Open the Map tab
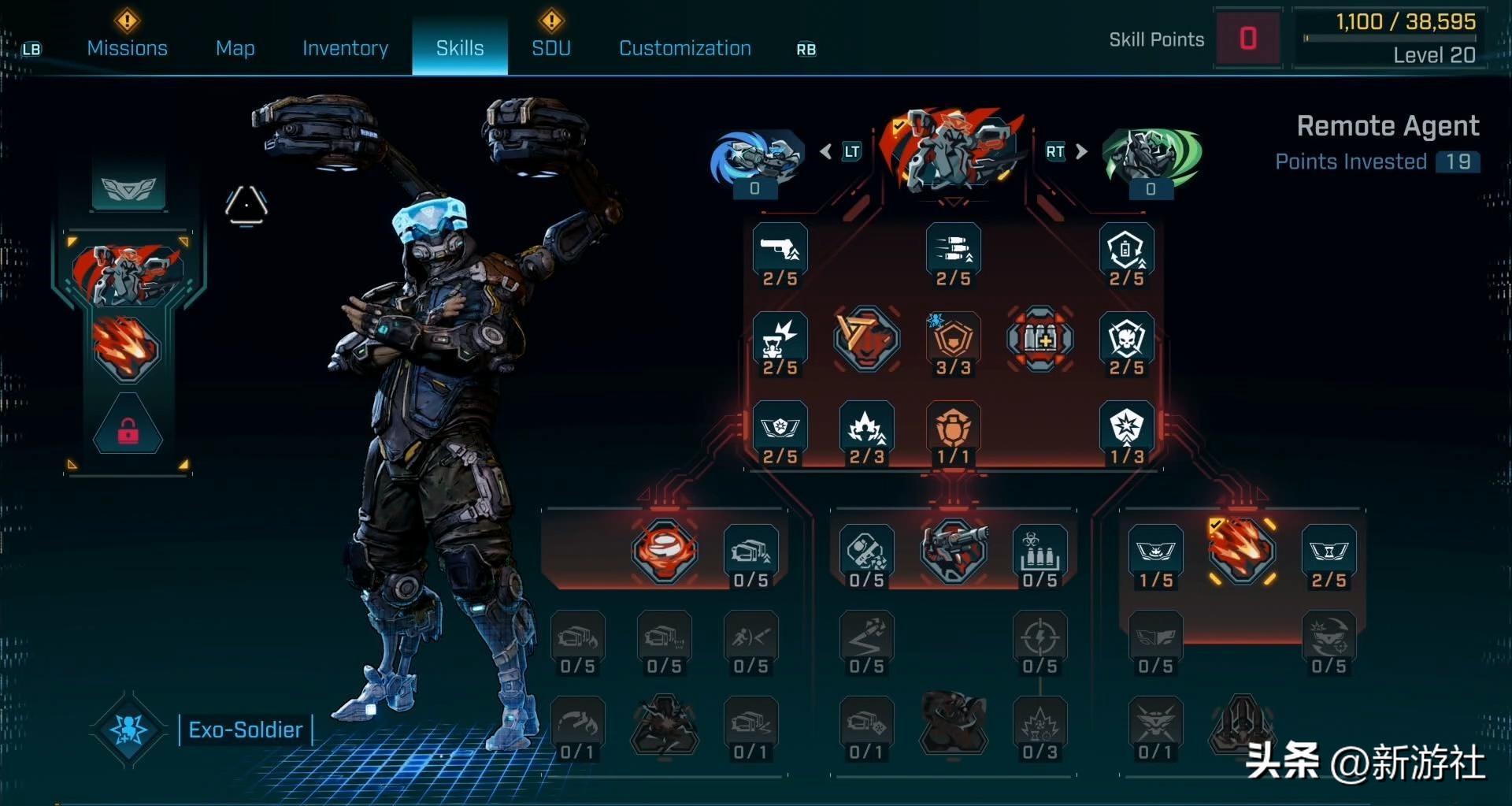Viewport: 1512px width, 806px height. tap(235, 48)
